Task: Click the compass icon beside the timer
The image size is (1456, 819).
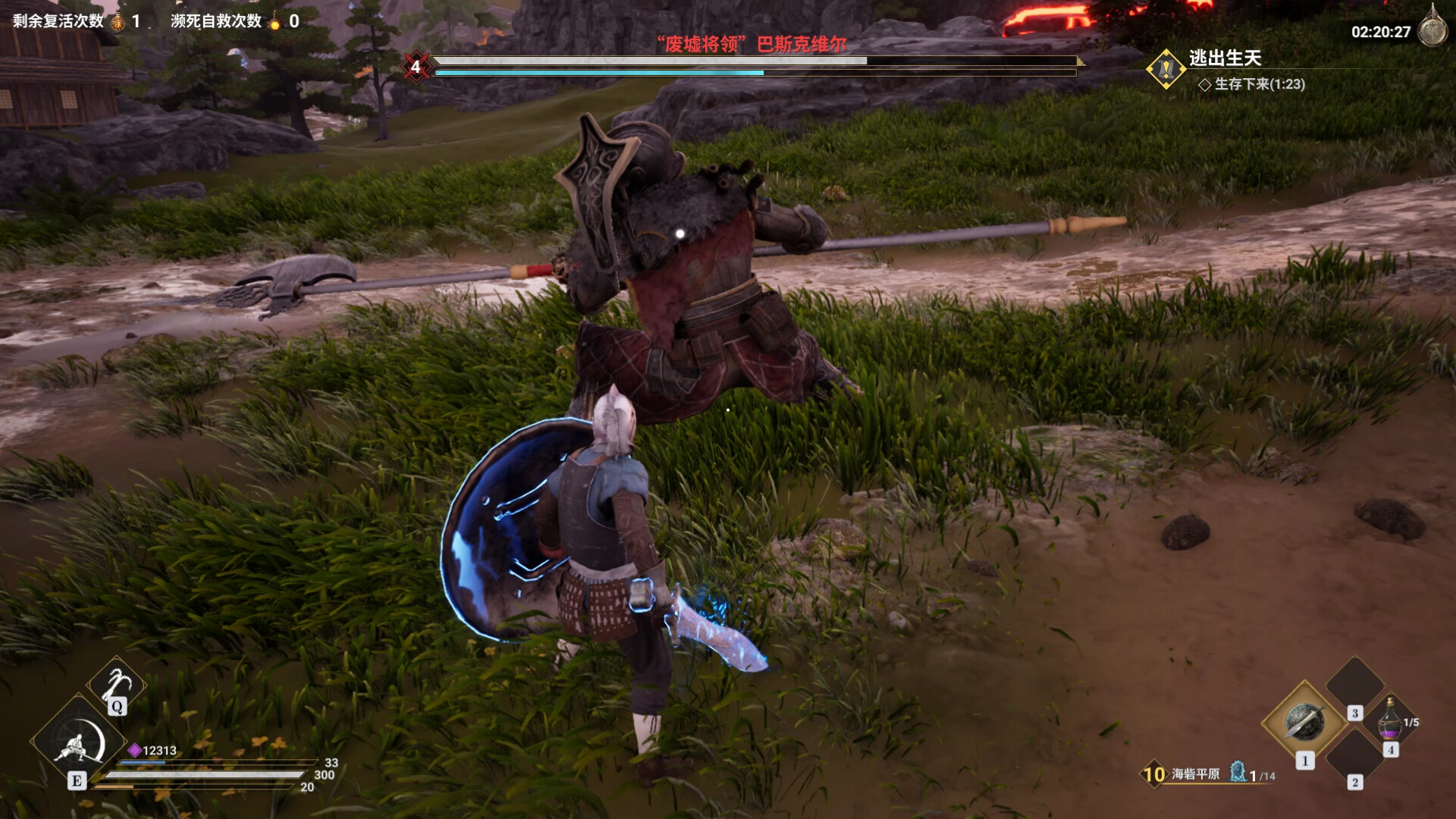Action: (1432, 29)
